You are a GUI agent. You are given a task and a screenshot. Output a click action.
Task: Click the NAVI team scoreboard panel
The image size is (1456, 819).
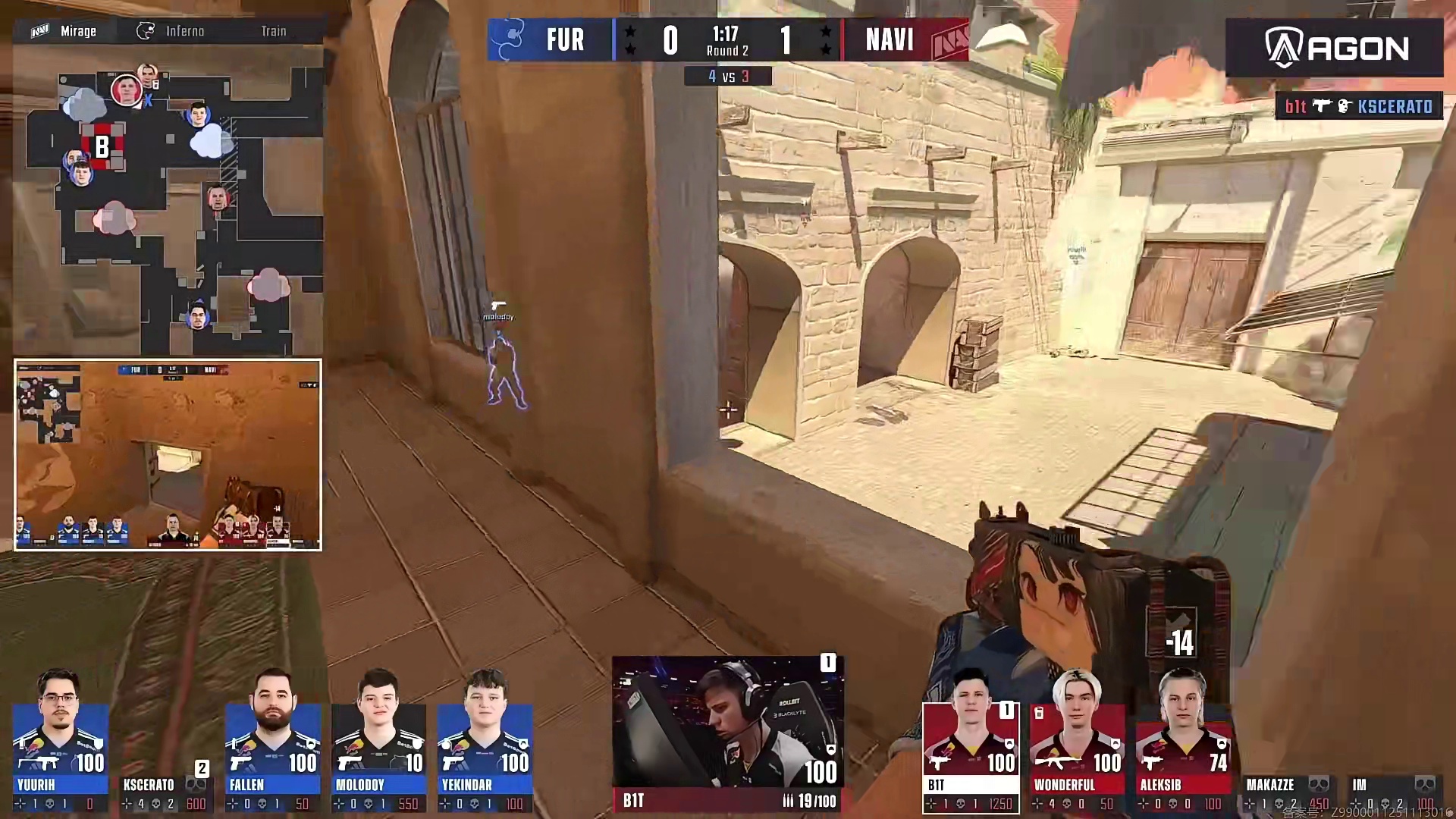tap(904, 39)
